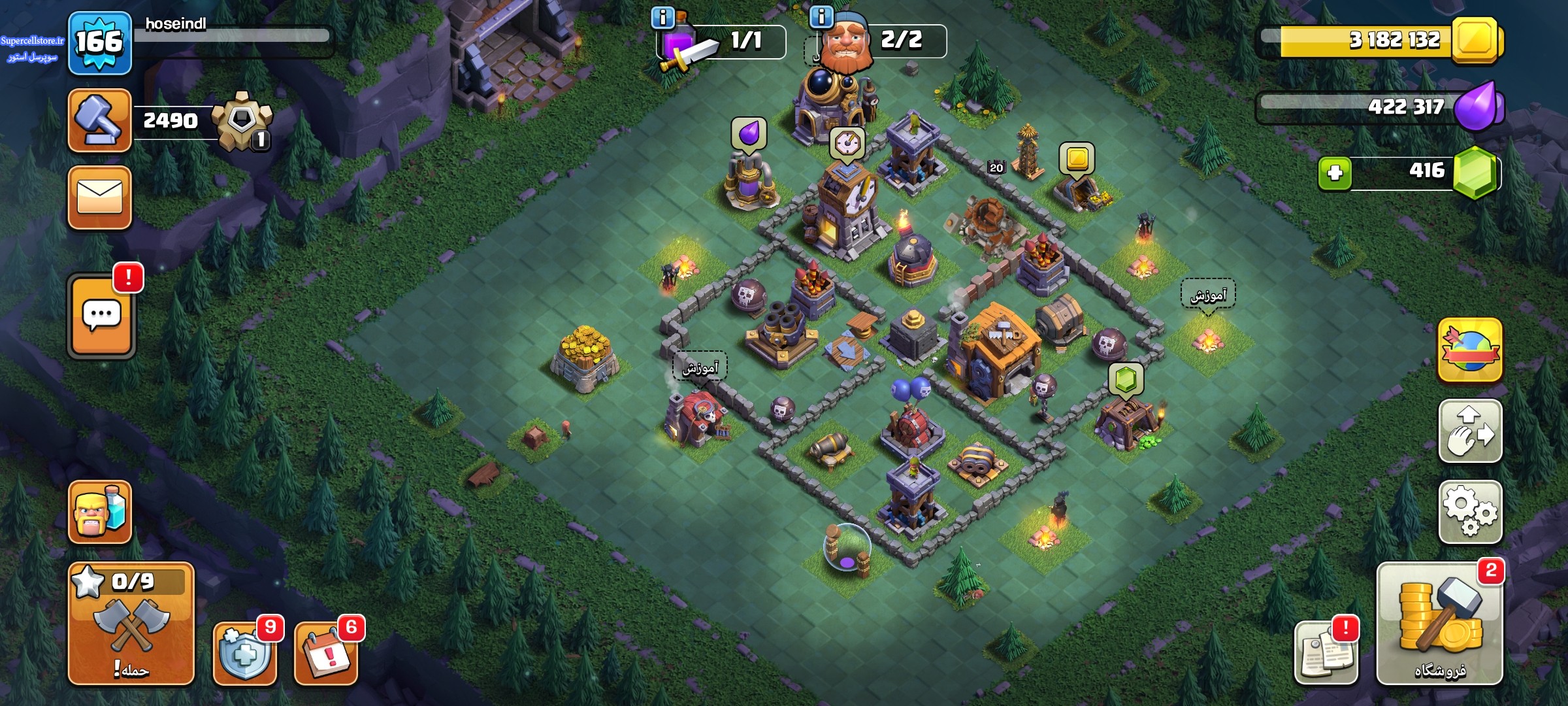Open the shop with coins and hammer
The width and height of the screenshot is (1568, 706).
click(1439, 624)
